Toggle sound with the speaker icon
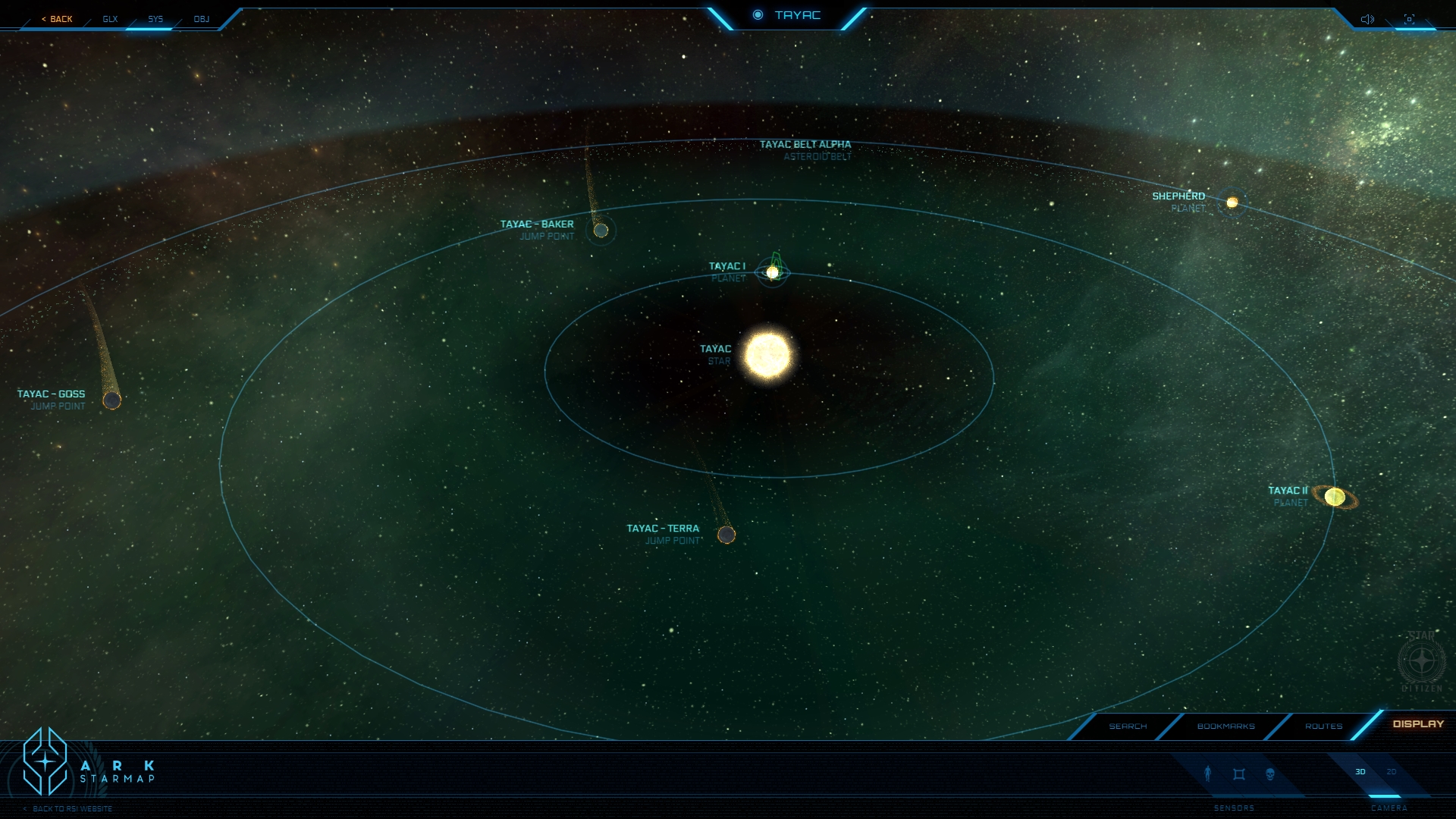 [1367, 19]
